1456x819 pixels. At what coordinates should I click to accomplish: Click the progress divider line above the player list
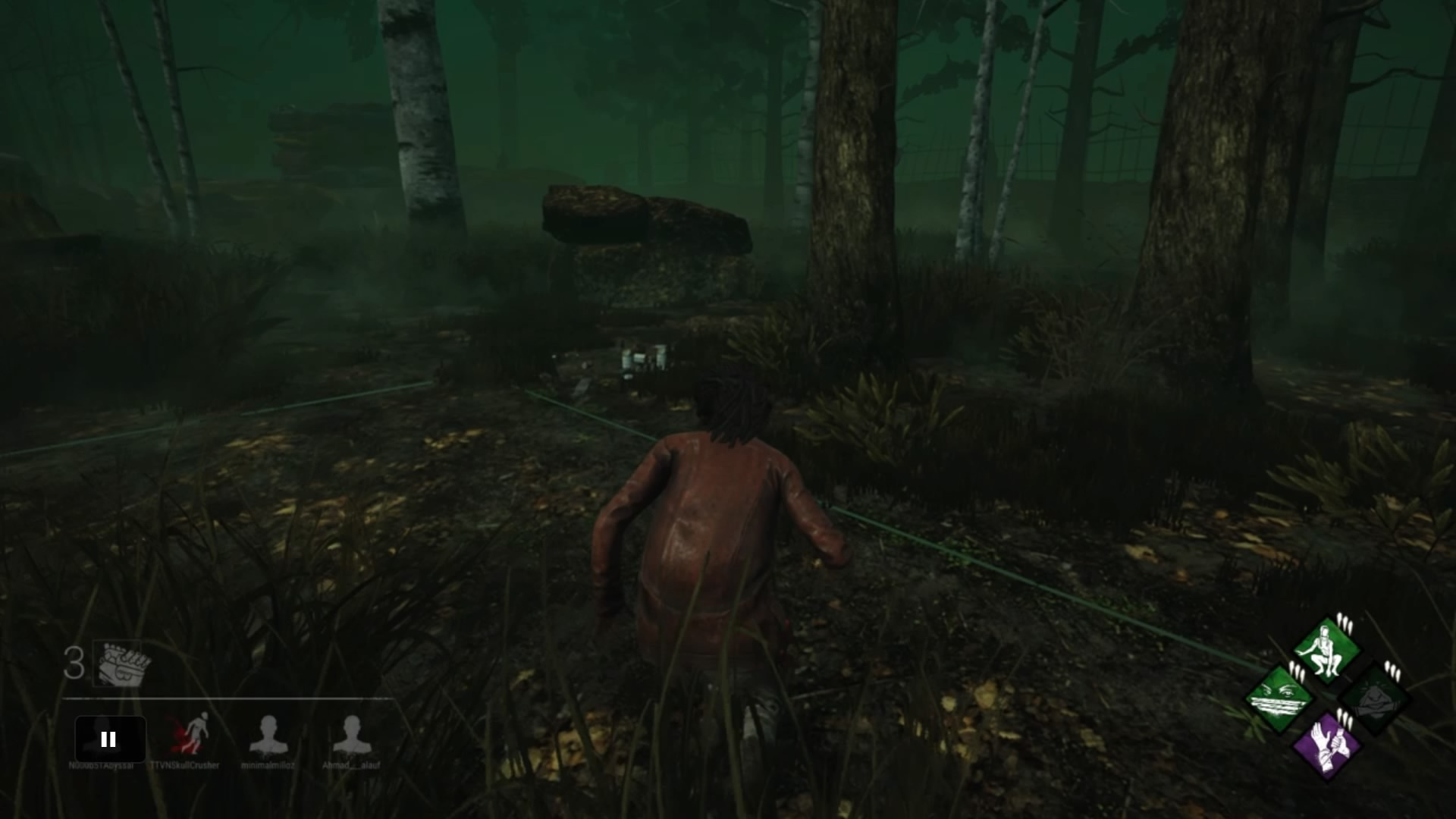227,699
